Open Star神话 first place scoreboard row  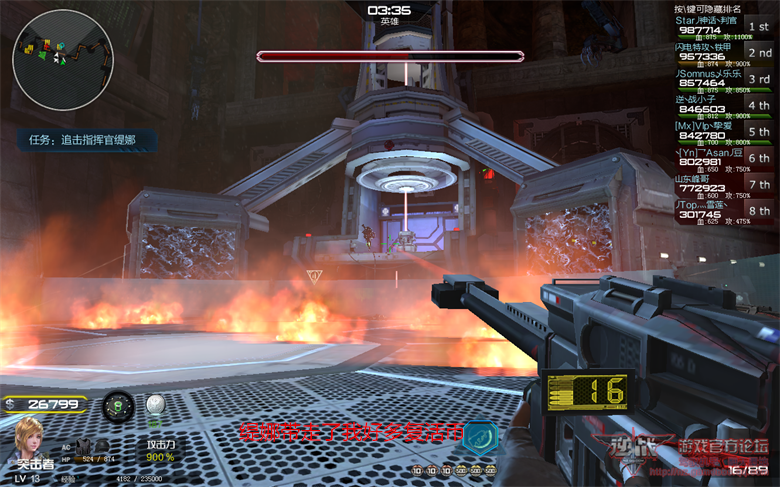tap(723, 28)
